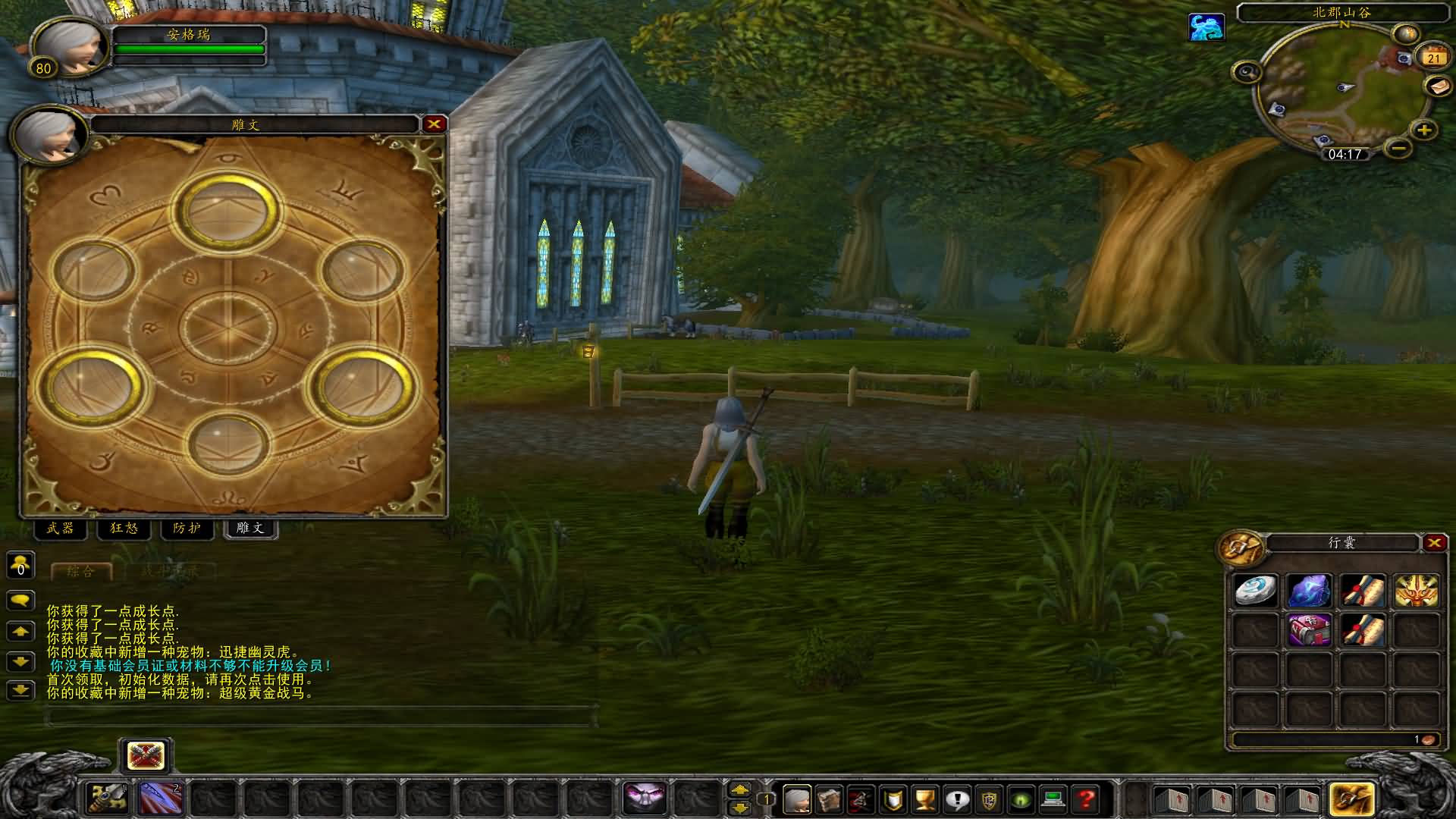
Task: Open the 狂怒 talent tab
Action: click(124, 529)
